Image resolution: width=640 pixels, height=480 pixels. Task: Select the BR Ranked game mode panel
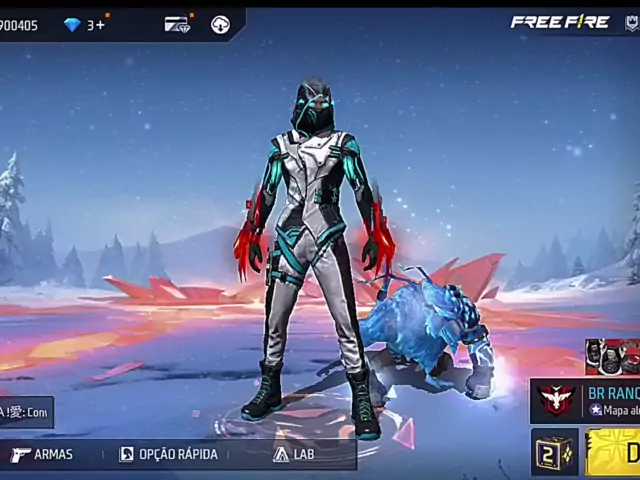click(587, 401)
